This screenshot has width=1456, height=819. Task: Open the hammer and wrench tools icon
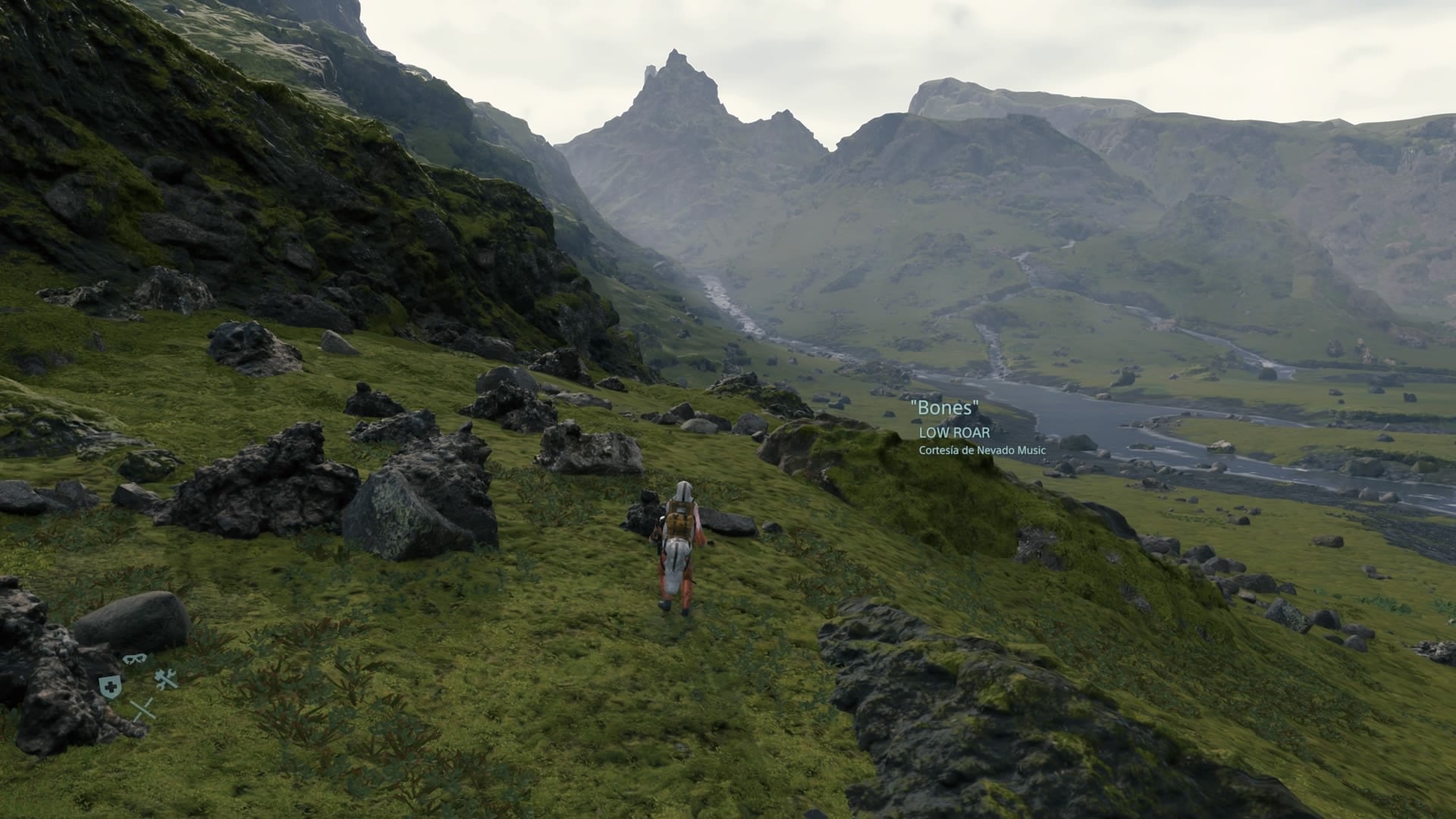[x=166, y=679]
